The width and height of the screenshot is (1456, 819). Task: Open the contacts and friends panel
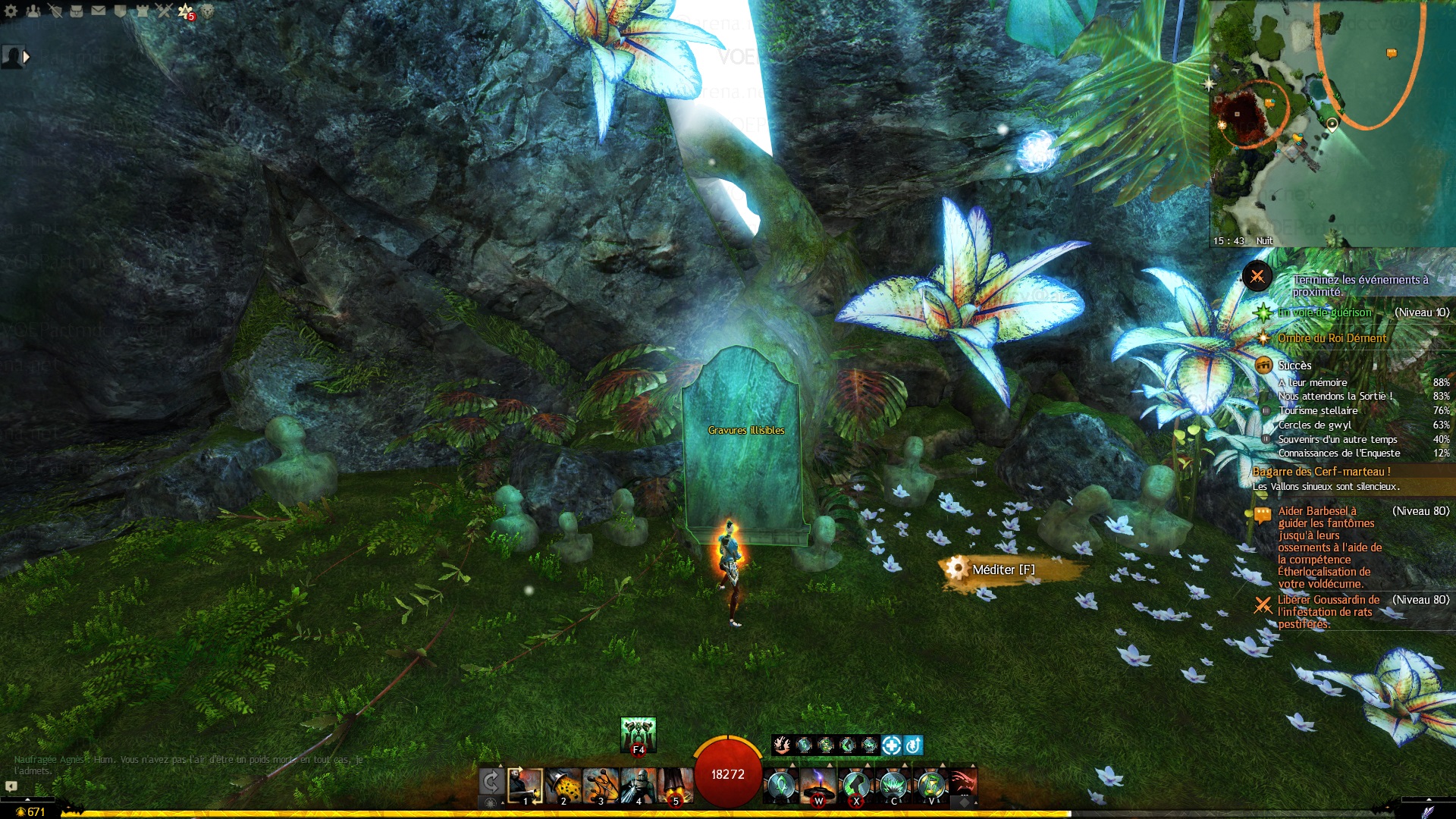pyautogui.click(x=33, y=11)
